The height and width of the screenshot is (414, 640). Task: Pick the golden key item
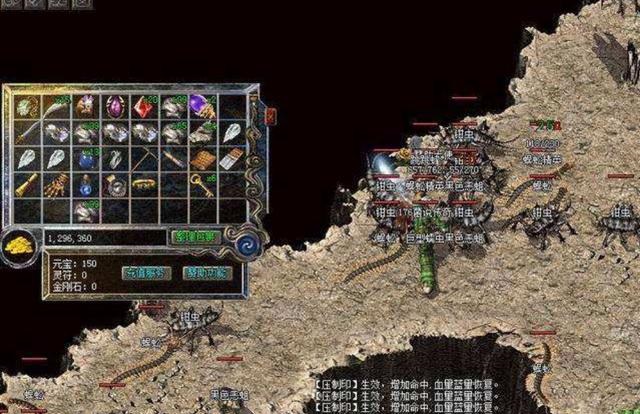(x=201, y=185)
